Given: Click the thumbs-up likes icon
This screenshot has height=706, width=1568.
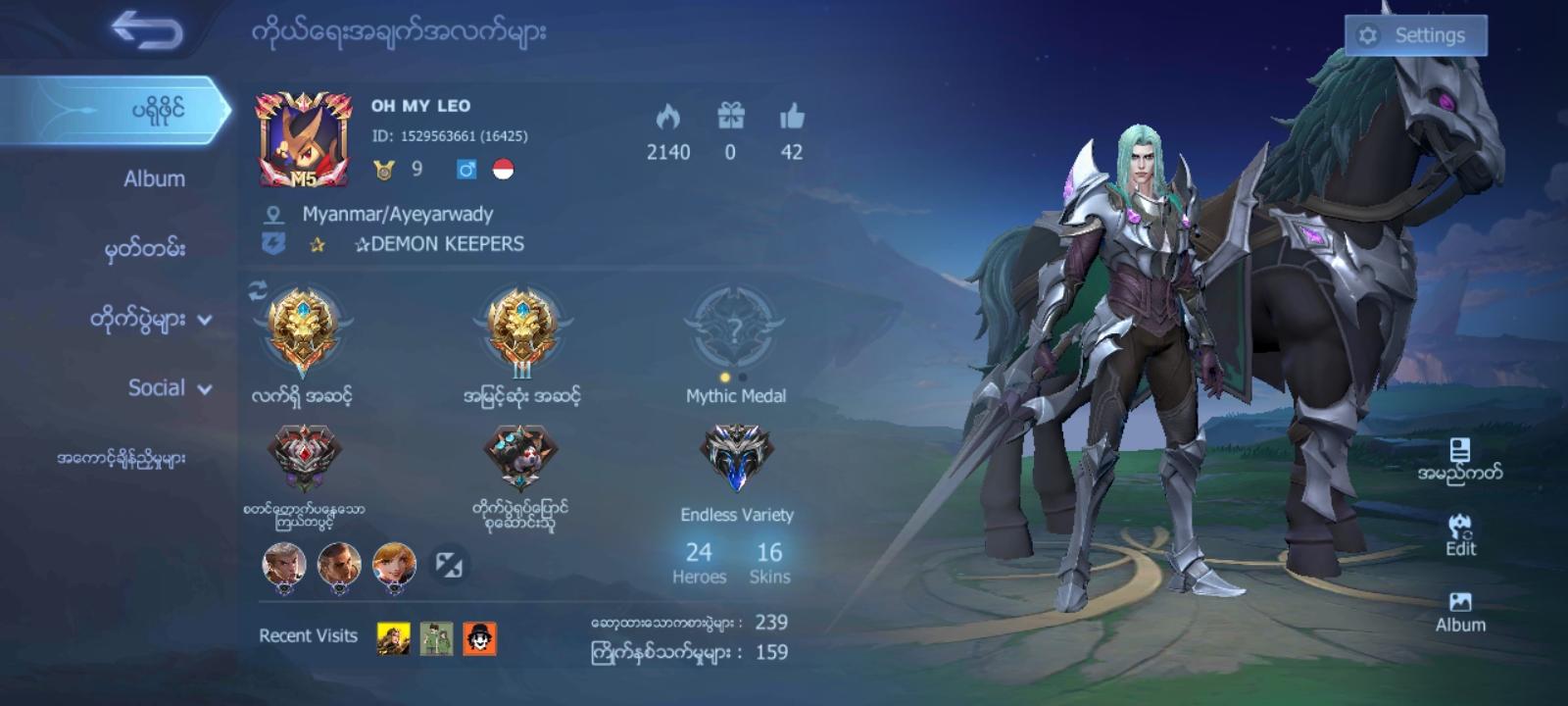Looking at the screenshot, I should click(790, 116).
